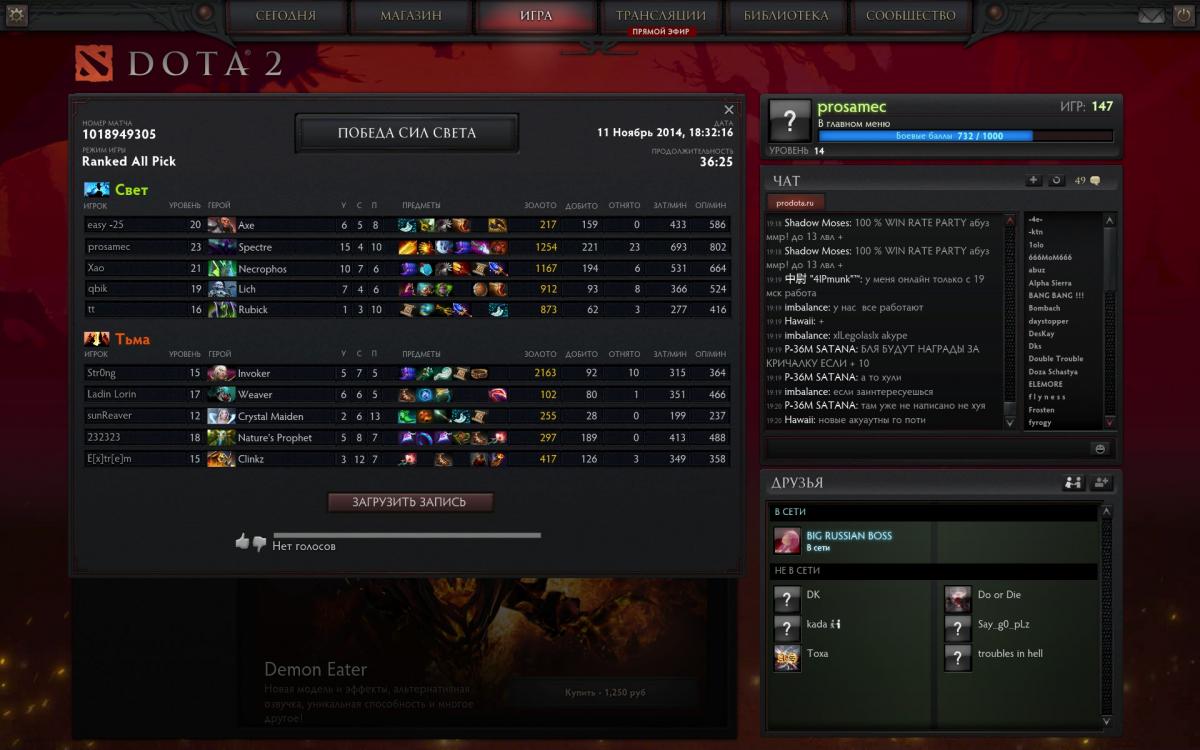Switch to the prodota.ru chat tab

click(x=797, y=202)
